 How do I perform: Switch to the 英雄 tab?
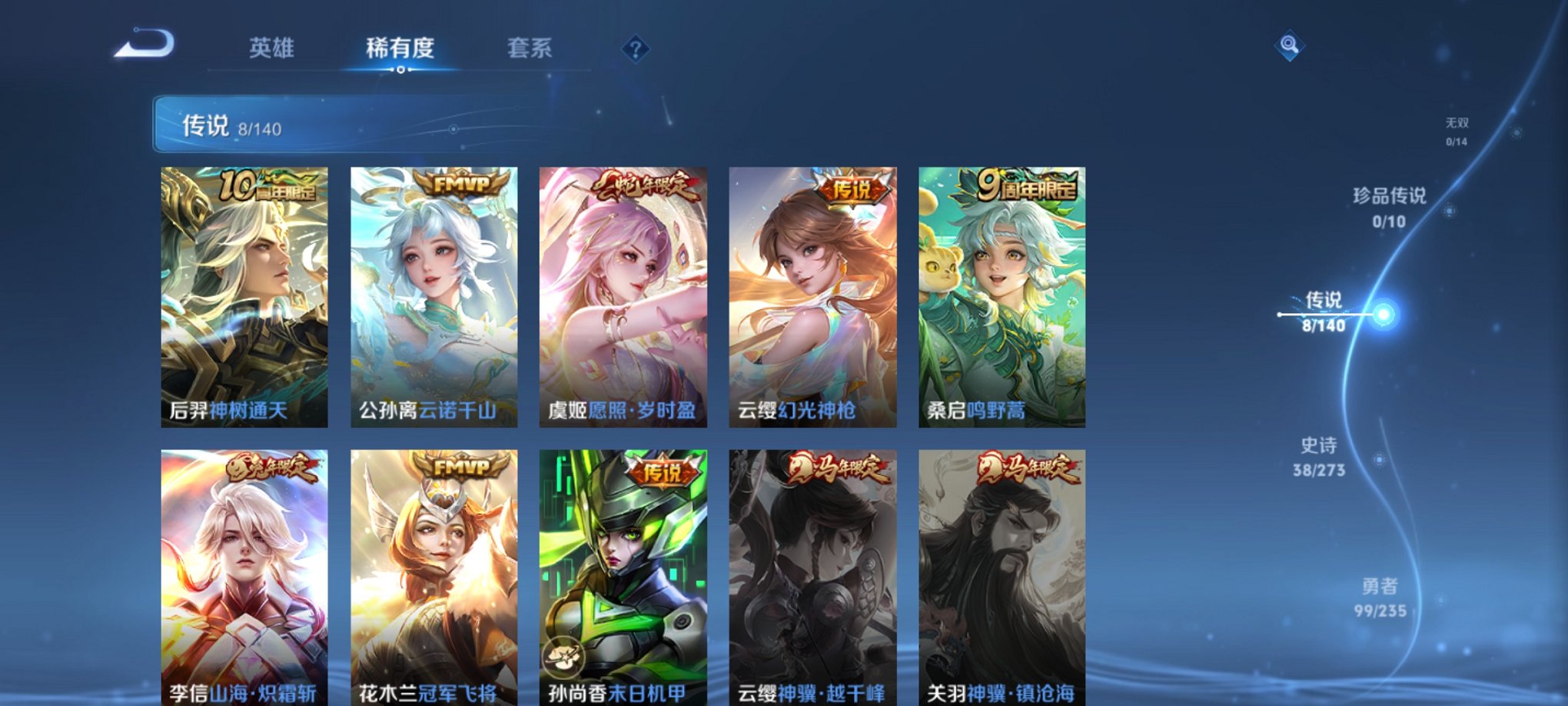tap(273, 48)
